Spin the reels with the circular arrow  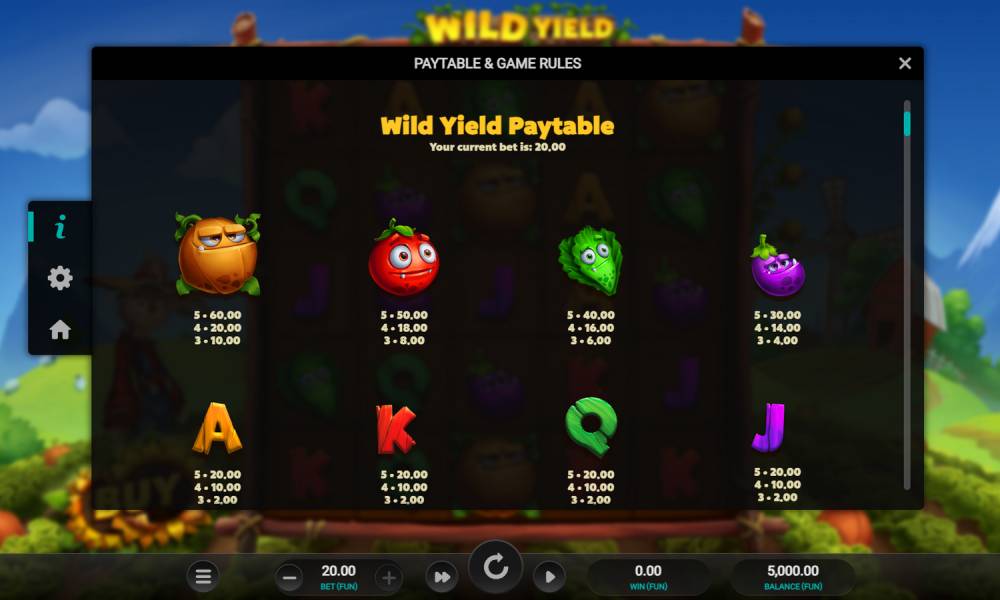[x=495, y=568]
